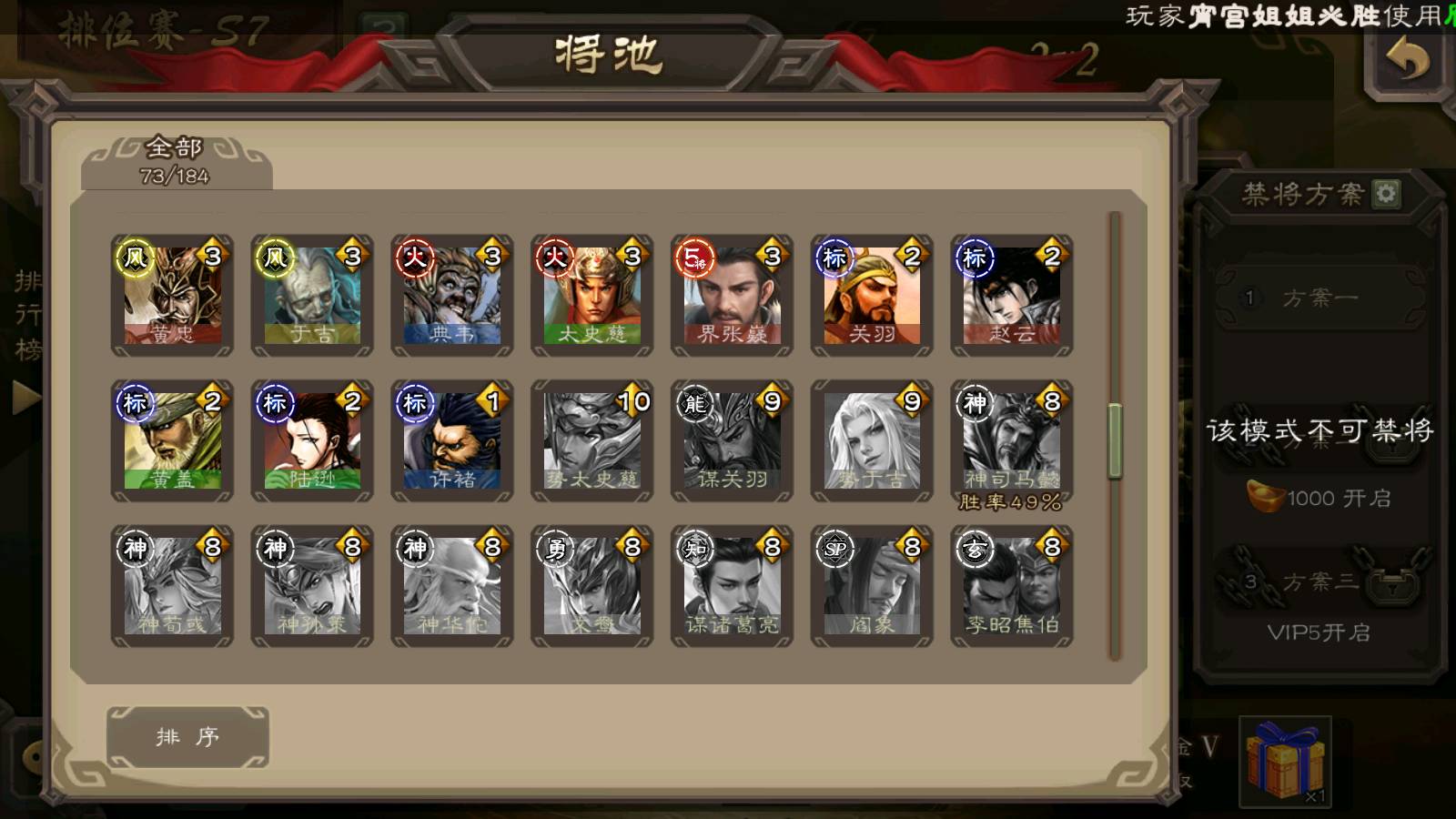The height and width of the screenshot is (819, 1456).
Task: Select 方案一 ban scheme
Action: [1319, 298]
